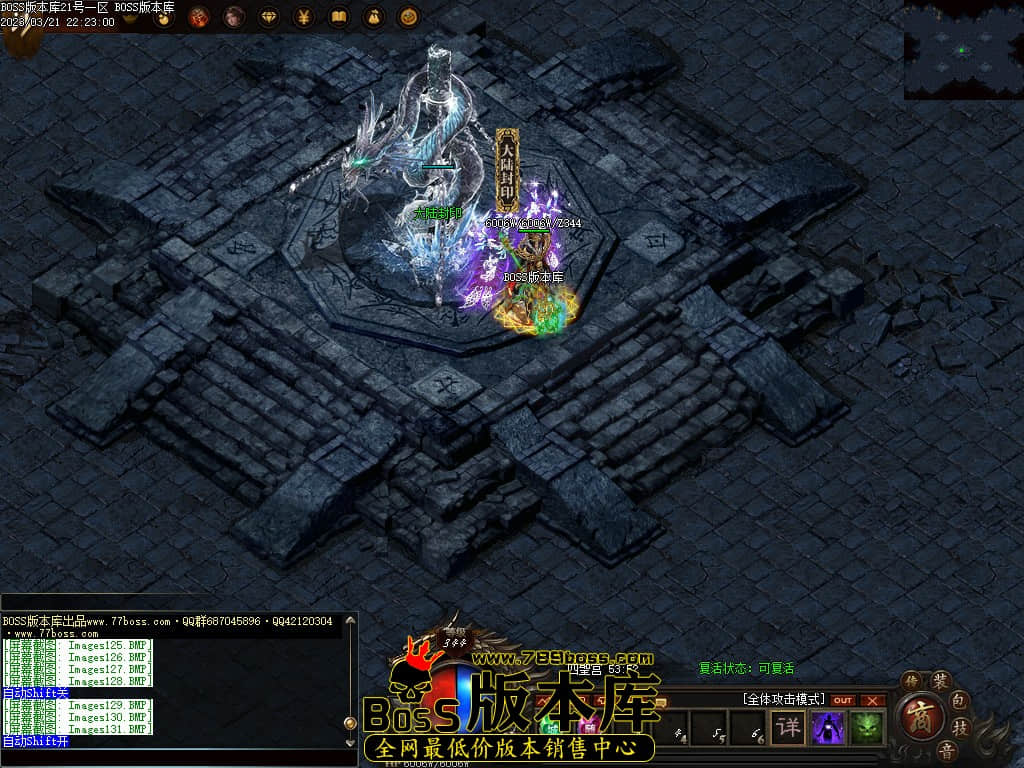Viewport: 1024px width, 768px height.
Task: Click the red OUT button
Action: (843, 700)
